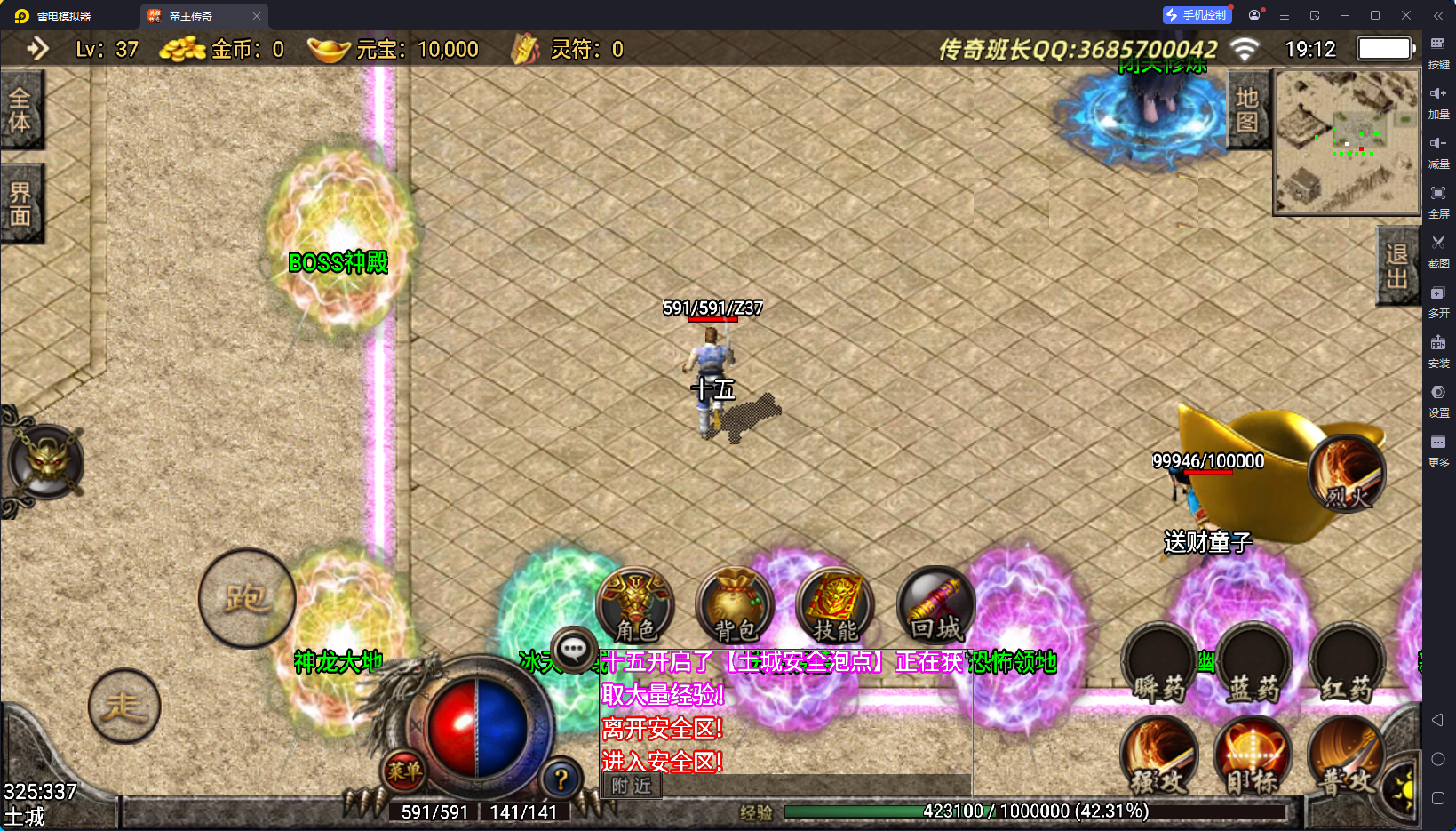The image size is (1456, 831).
Task: Click the 退出 exit button
Action: (x=1396, y=266)
